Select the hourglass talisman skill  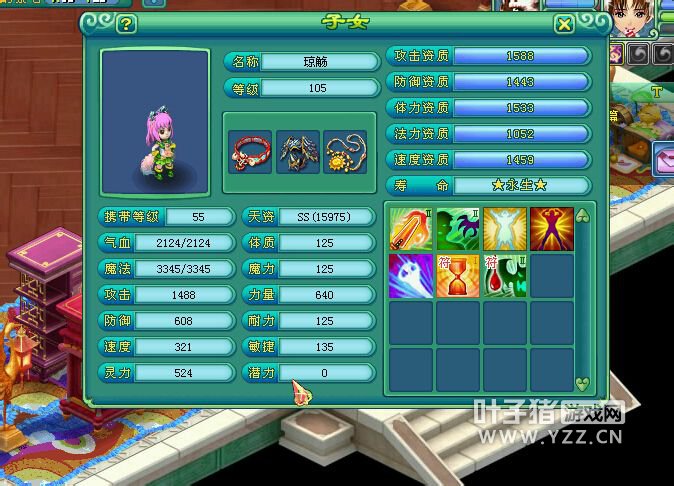click(457, 276)
